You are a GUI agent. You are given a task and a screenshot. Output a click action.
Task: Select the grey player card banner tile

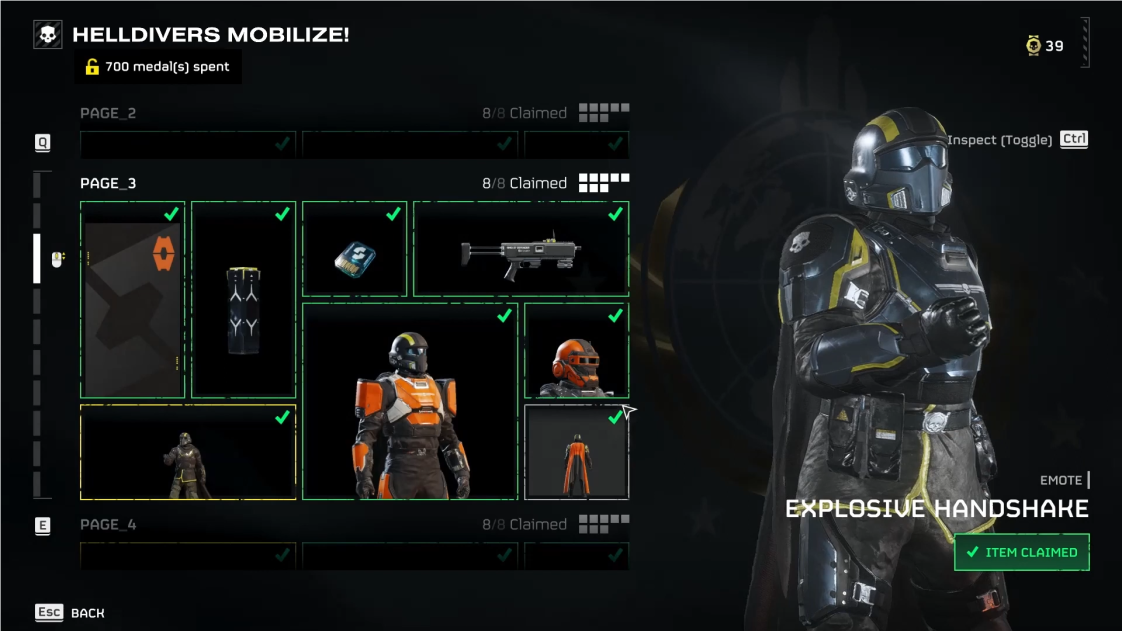pyautogui.click(x=132, y=300)
